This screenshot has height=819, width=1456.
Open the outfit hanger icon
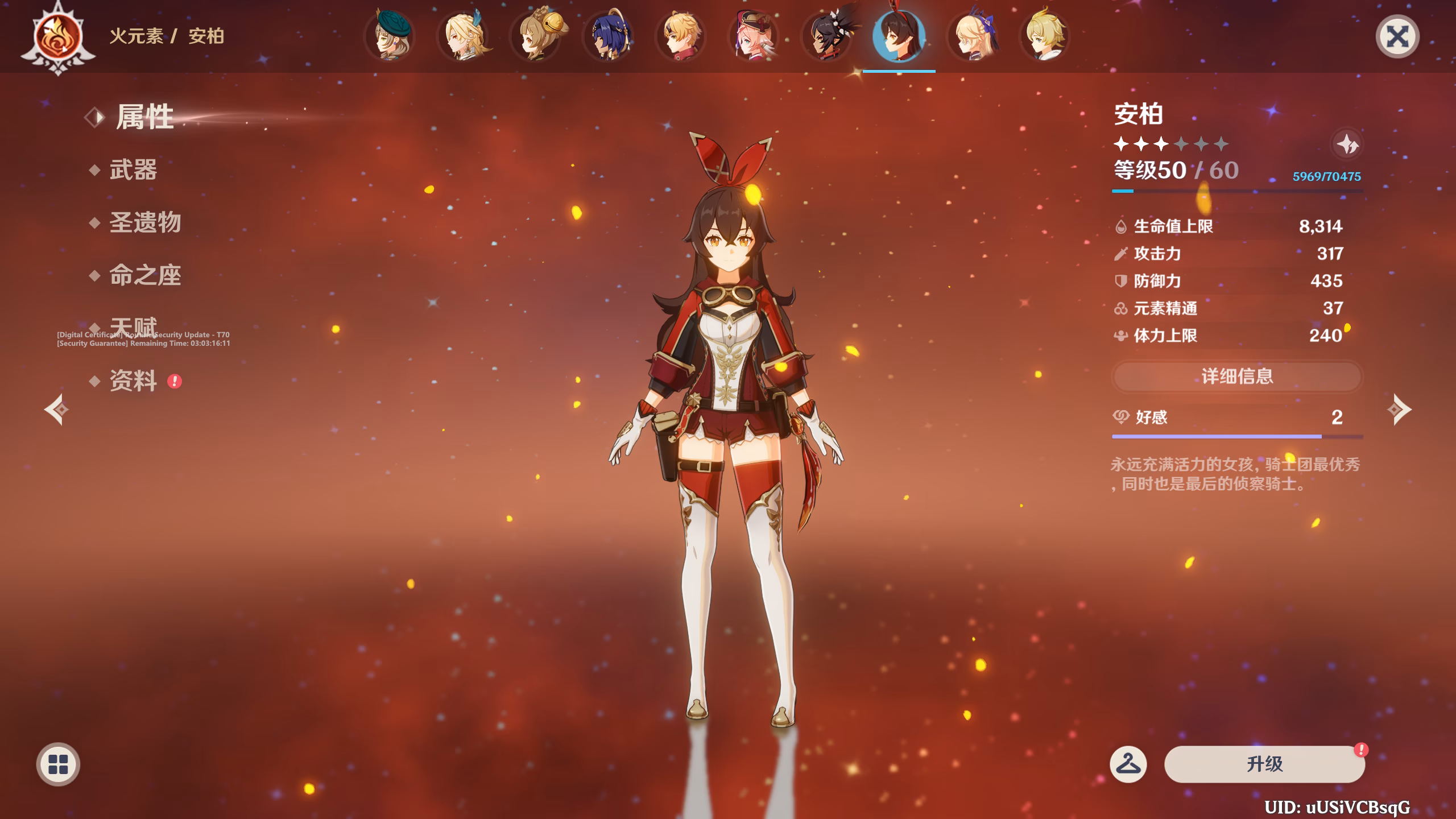click(1128, 764)
